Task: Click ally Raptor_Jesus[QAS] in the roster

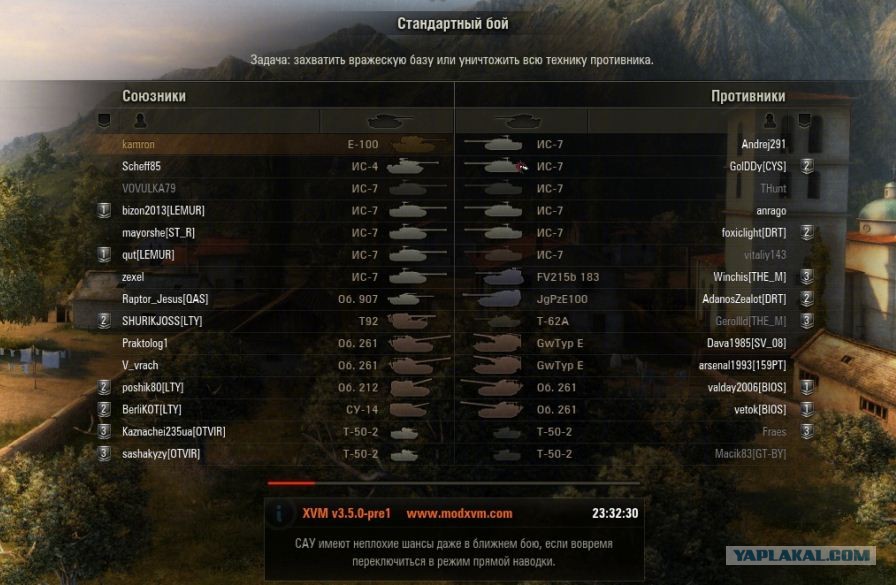Action: click(165, 299)
